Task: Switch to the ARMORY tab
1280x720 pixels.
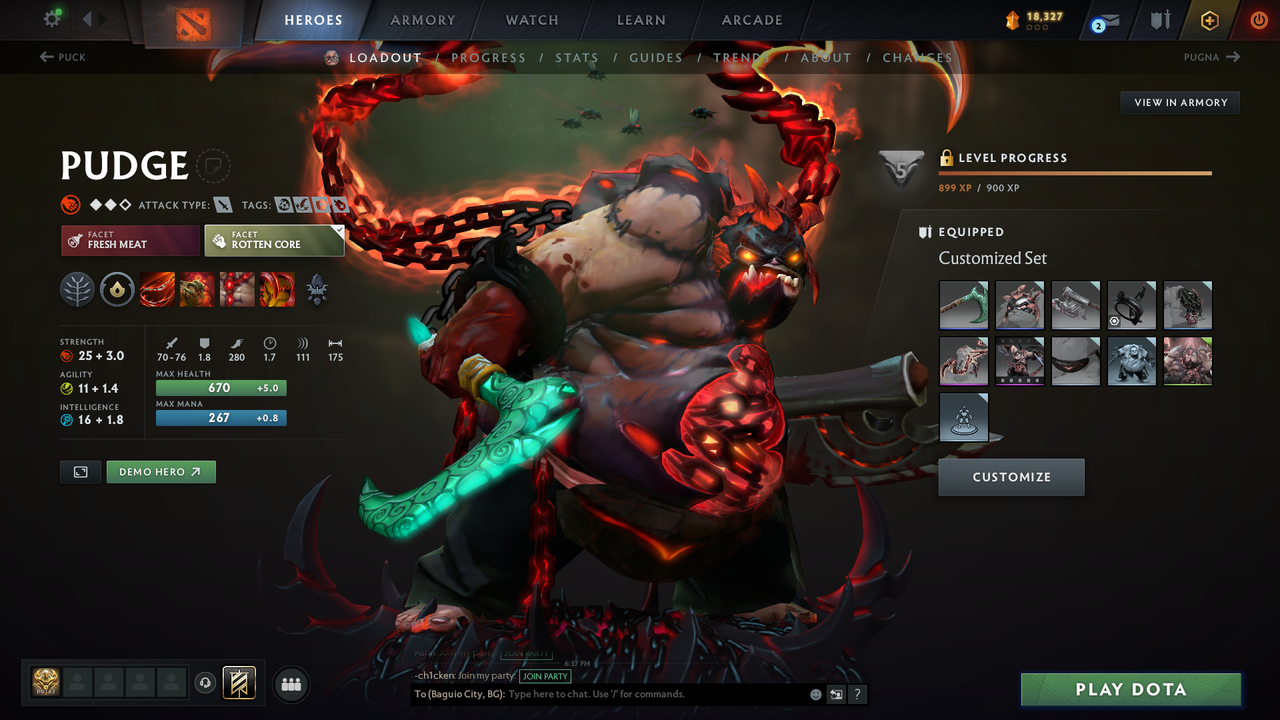Action: (x=422, y=20)
